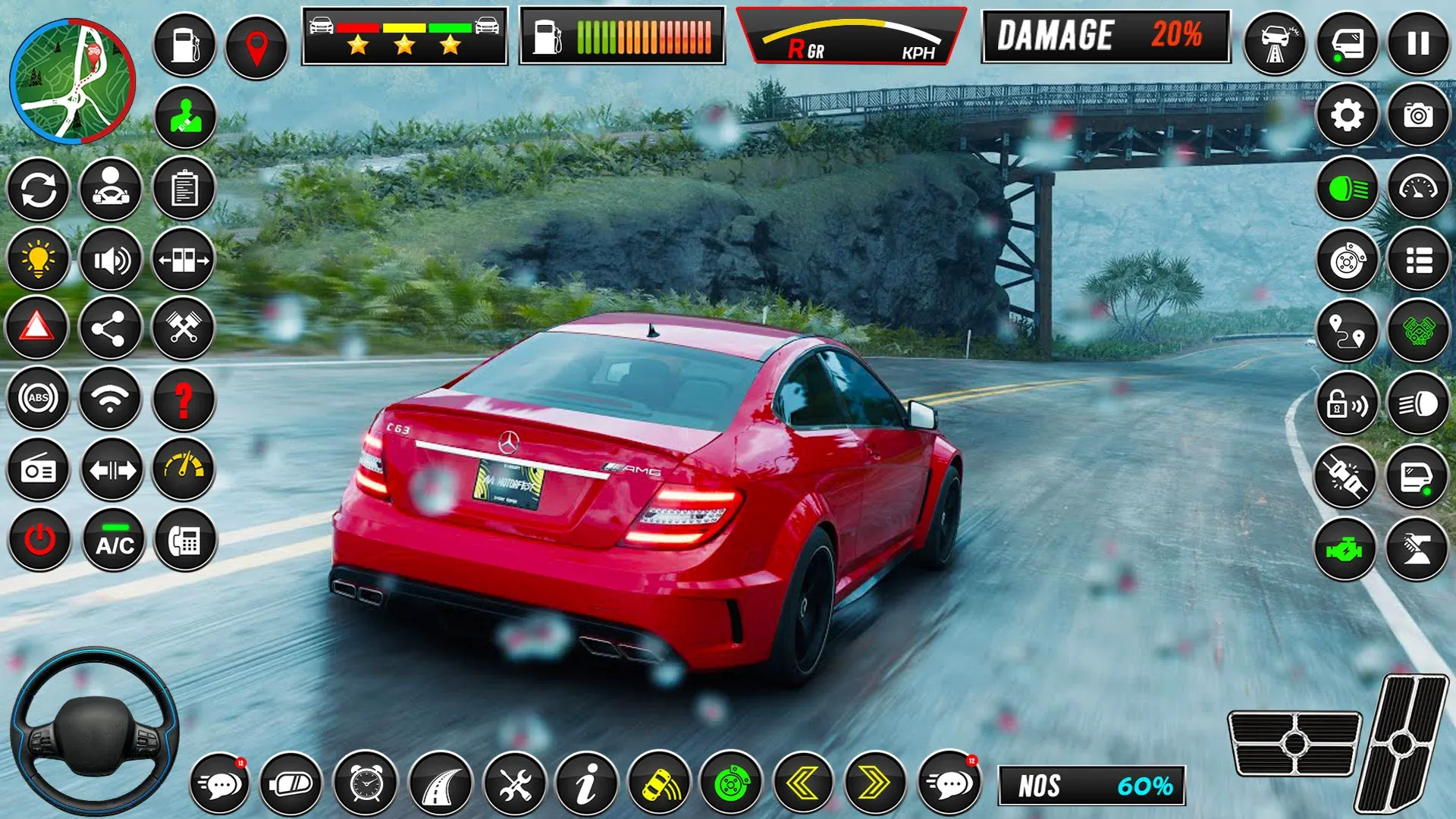Activate the red power button
The height and width of the screenshot is (819, 1456).
(x=39, y=541)
